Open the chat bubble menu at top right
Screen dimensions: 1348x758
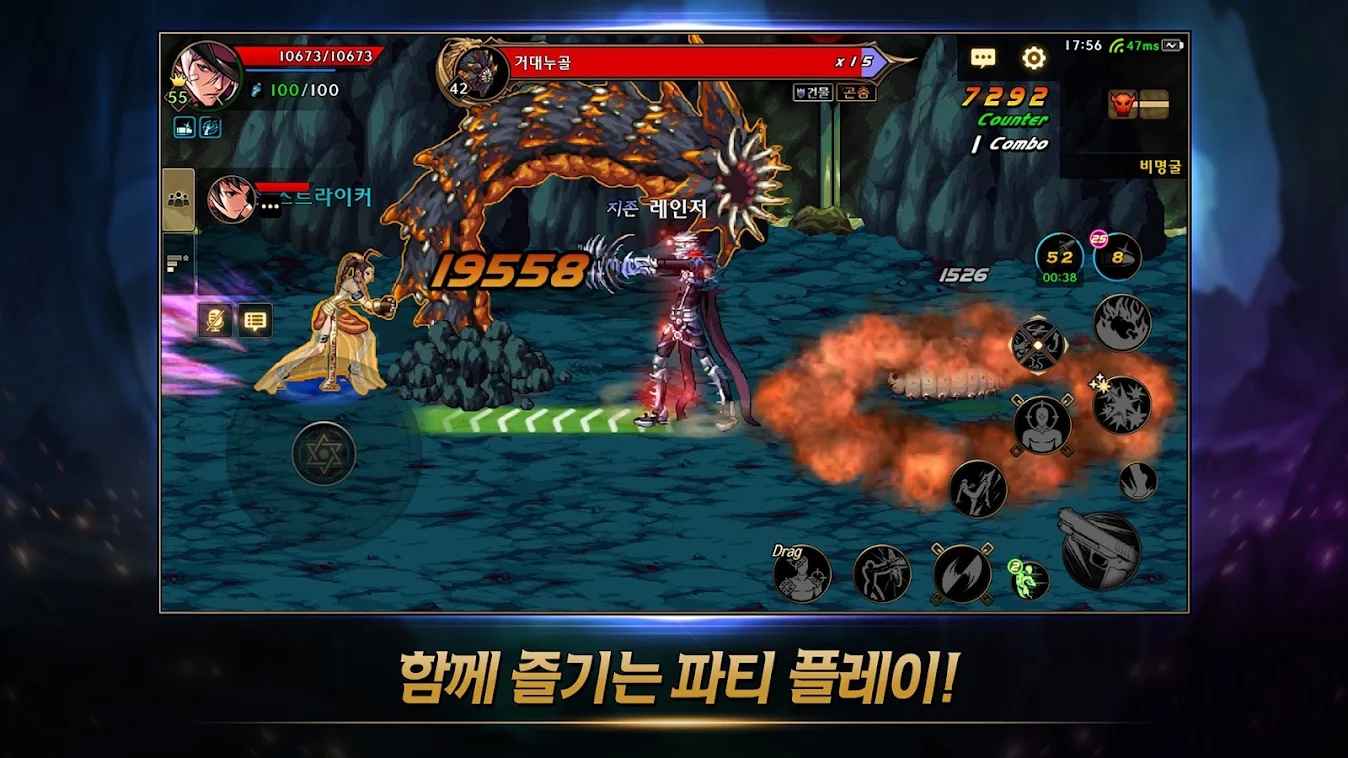click(984, 59)
